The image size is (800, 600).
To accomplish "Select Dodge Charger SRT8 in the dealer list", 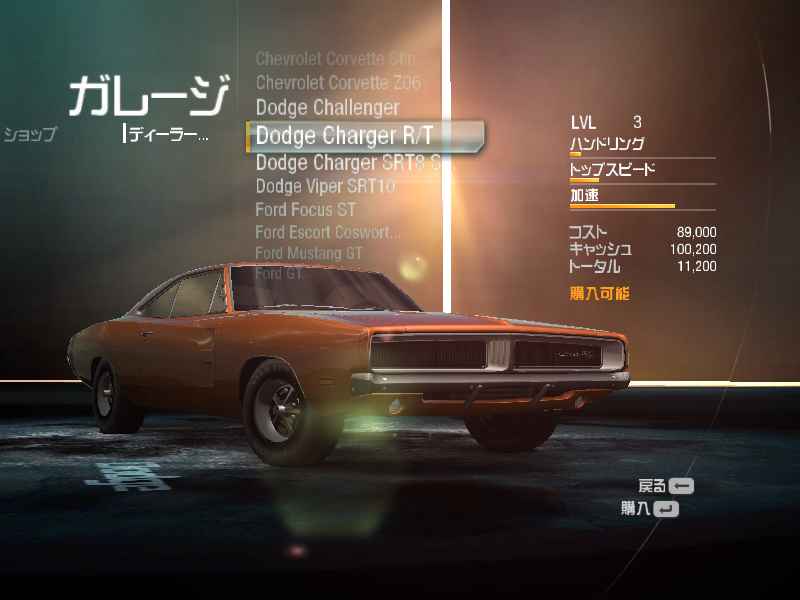I will tap(346, 162).
